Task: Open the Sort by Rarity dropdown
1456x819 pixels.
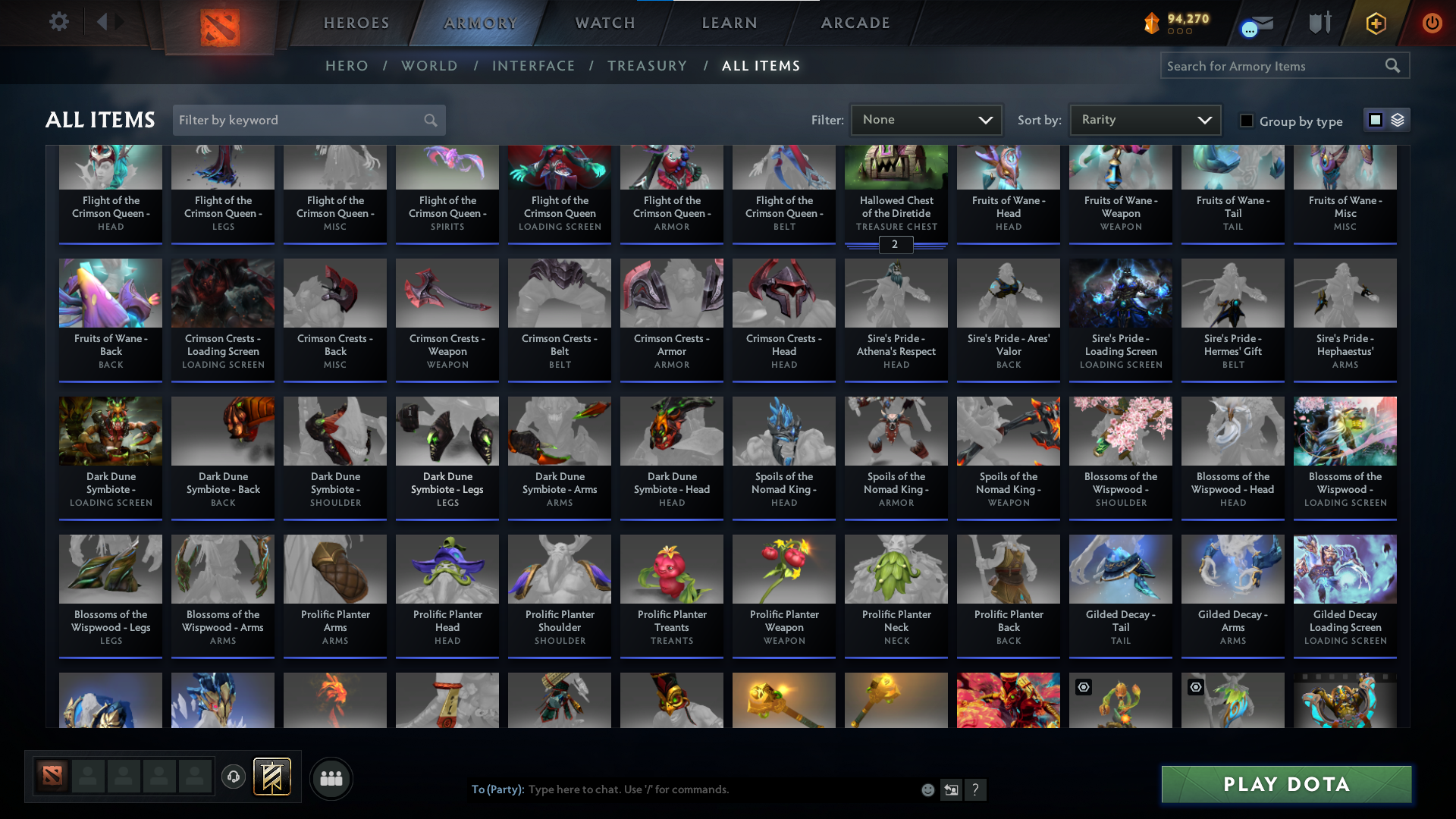Action: click(1144, 119)
